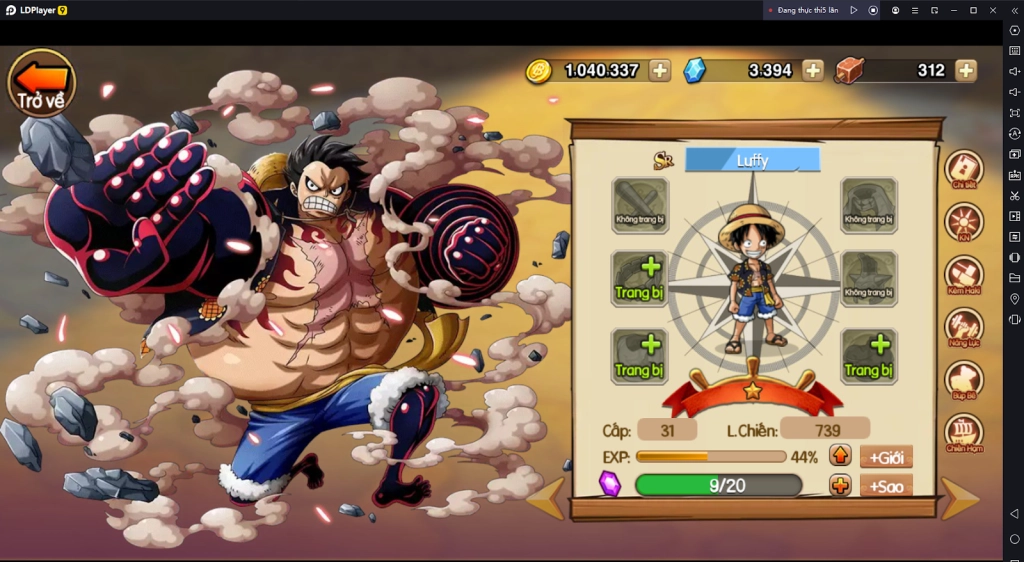Click the +Sao star upgrade button
1024x562 pixels.
tap(886, 486)
